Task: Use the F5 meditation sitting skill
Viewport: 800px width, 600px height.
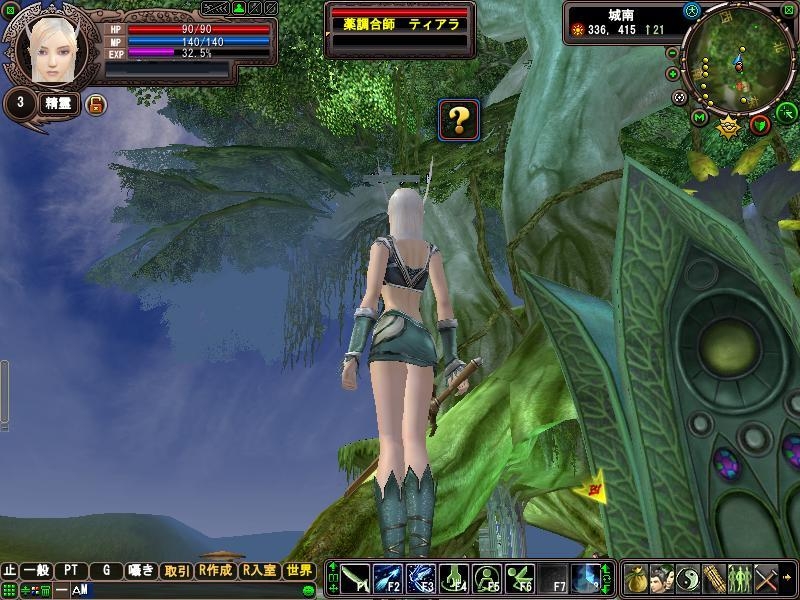Action: 488,579
